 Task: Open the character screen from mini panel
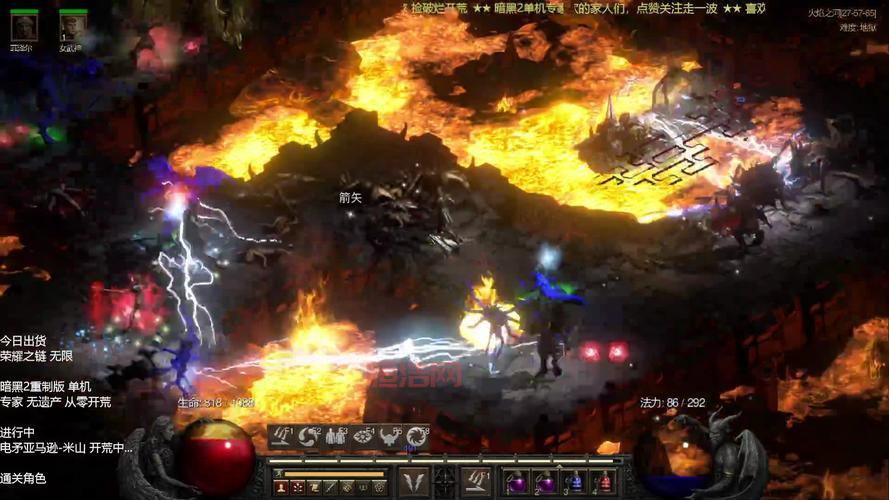click(x=282, y=487)
